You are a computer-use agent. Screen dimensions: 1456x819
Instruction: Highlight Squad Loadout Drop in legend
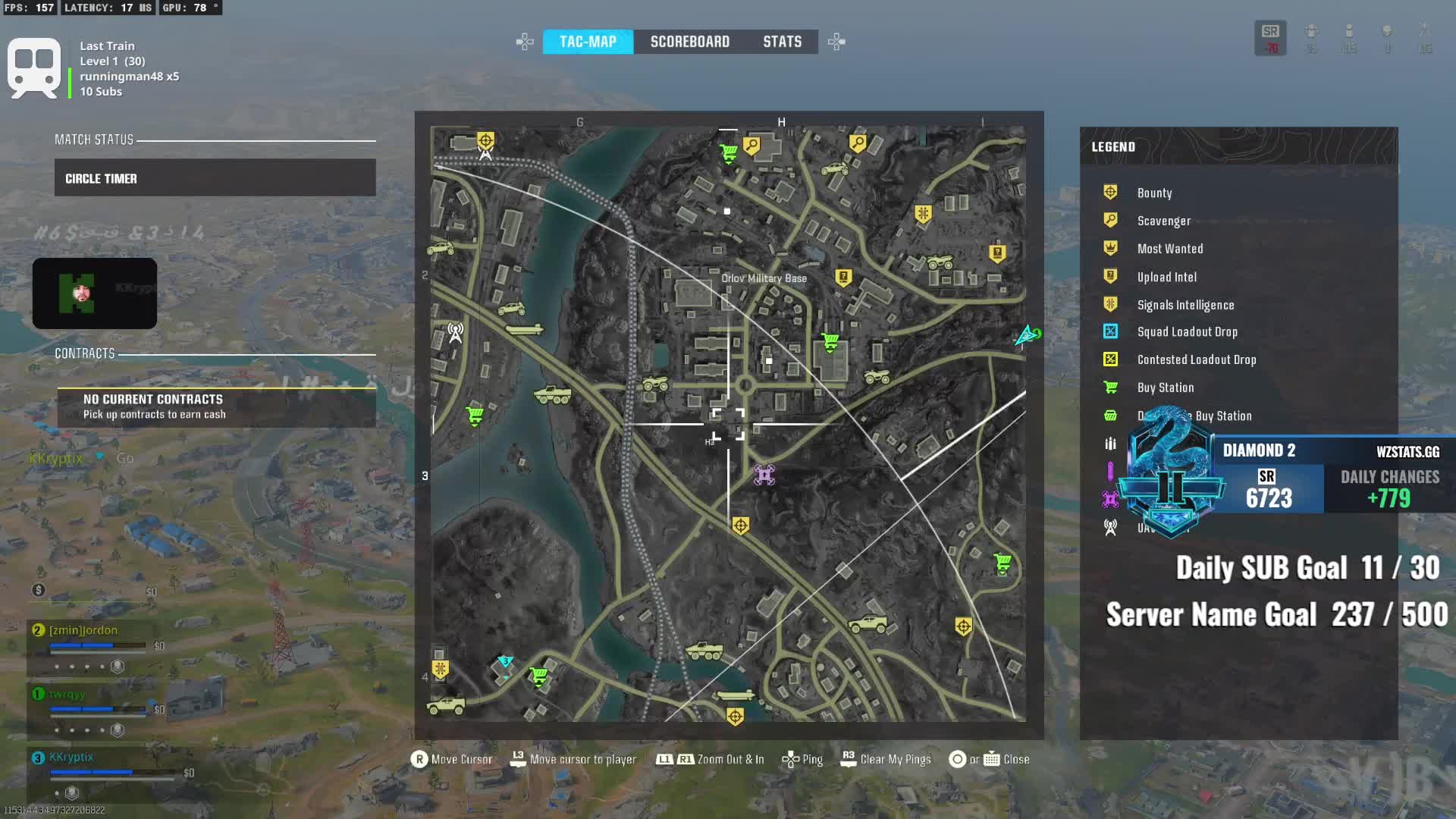[1187, 332]
